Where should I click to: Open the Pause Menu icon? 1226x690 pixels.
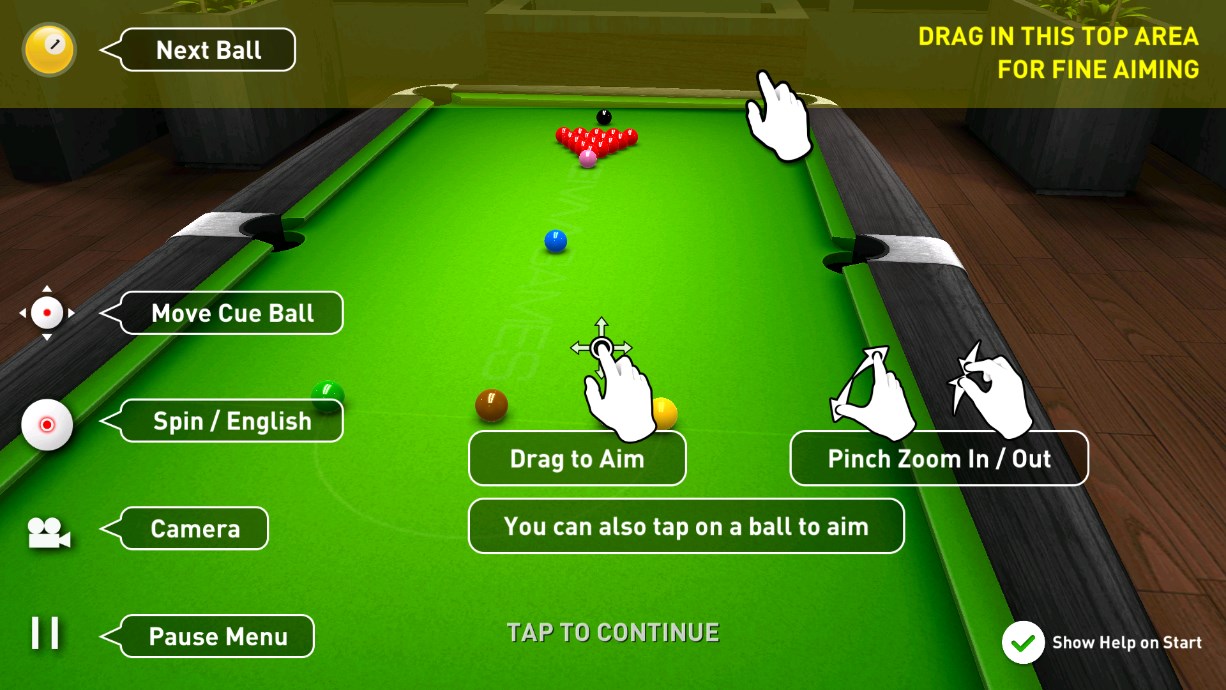45,633
